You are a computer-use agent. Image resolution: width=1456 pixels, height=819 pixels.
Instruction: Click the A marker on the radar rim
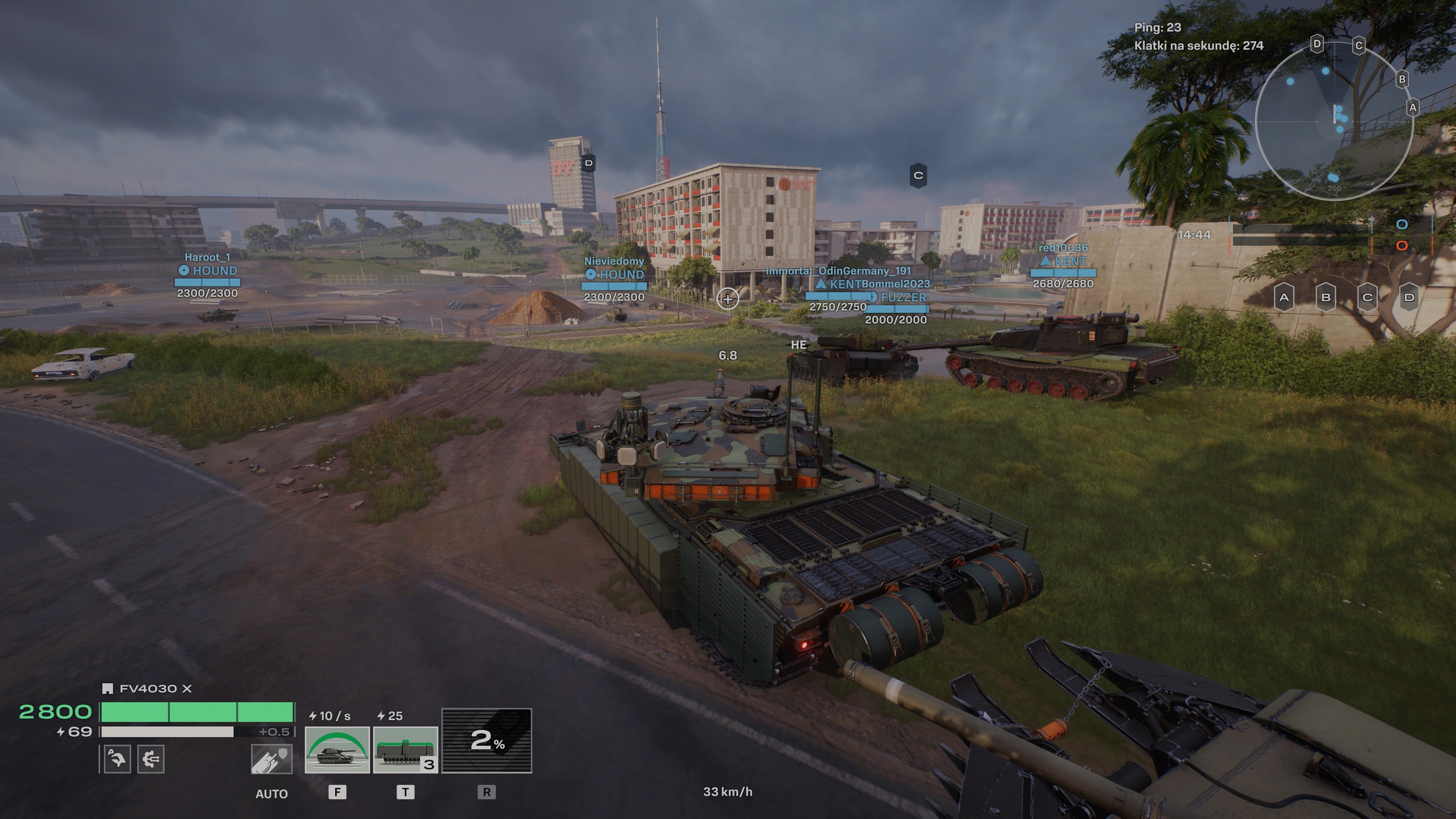(1413, 107)
